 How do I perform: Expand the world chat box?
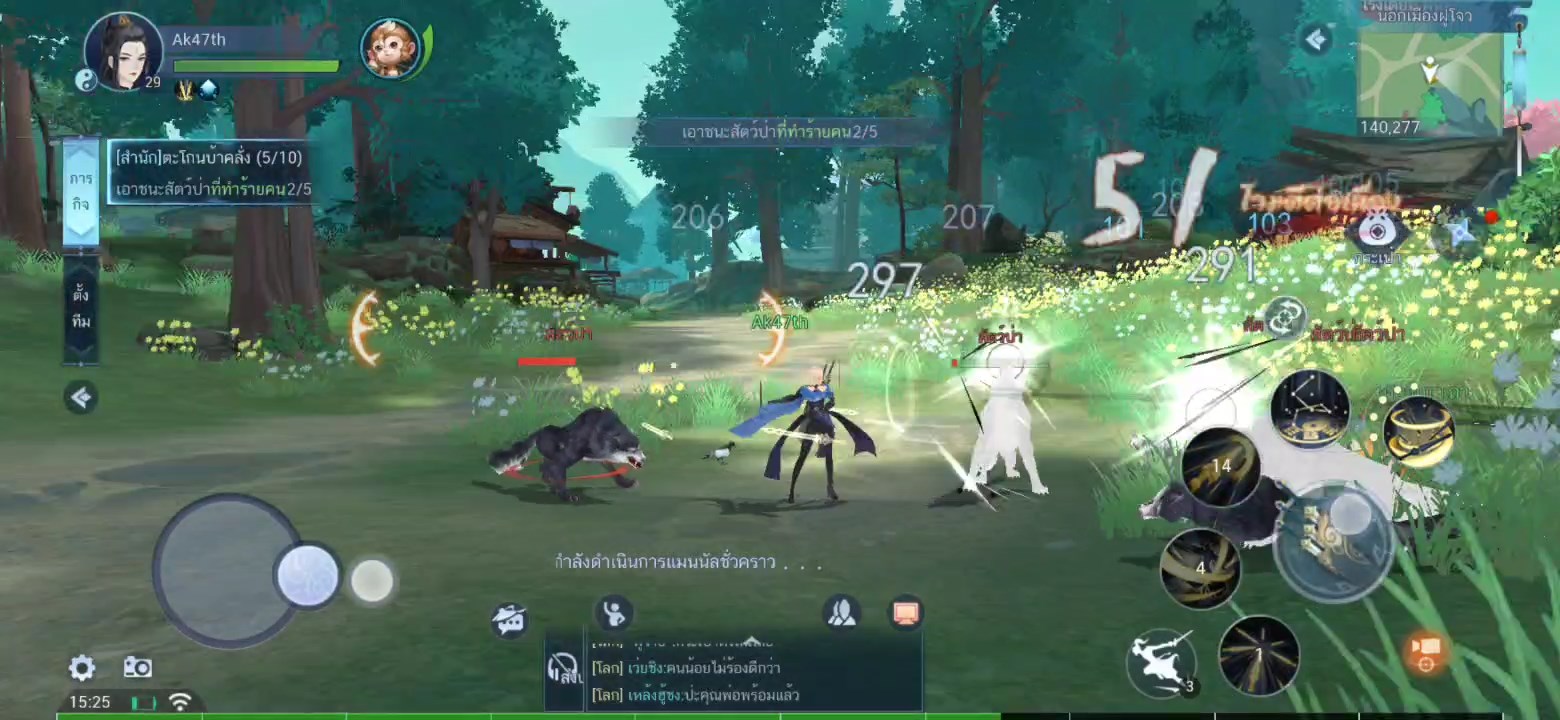tap(751, 641)
